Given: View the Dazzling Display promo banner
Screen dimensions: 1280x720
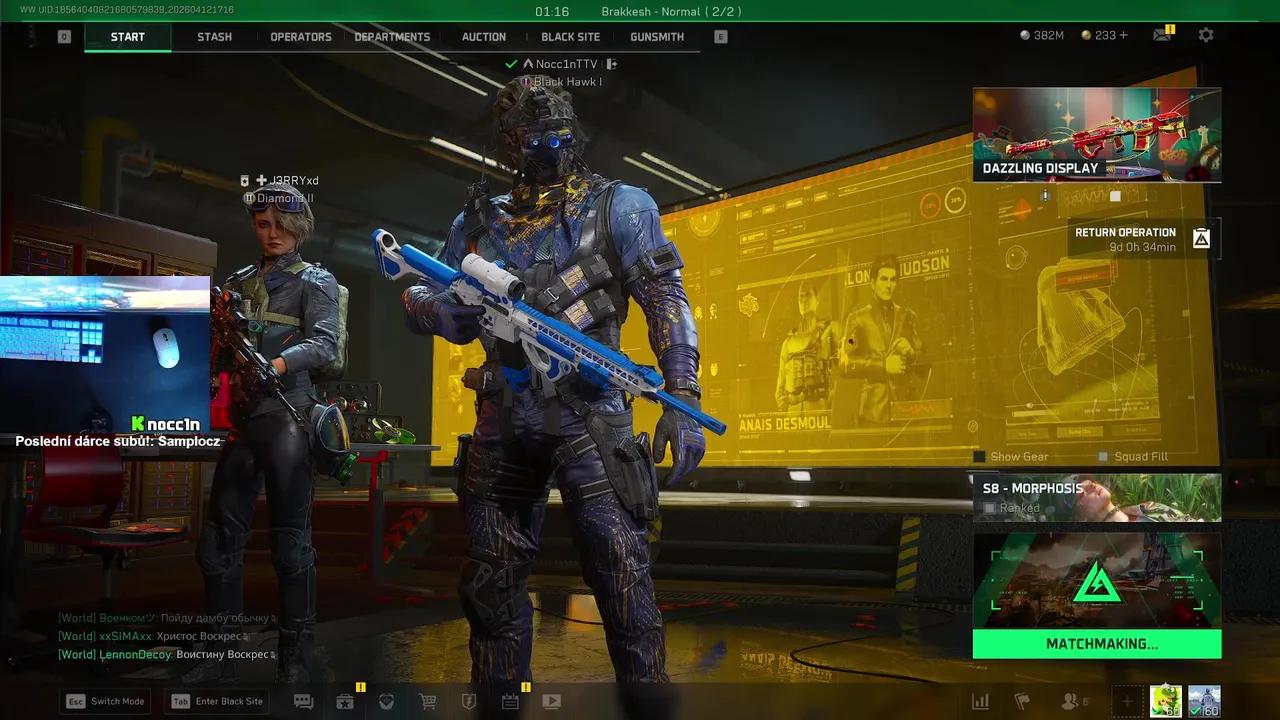Looking at the screenshot, I should [x=1096, y=134].
